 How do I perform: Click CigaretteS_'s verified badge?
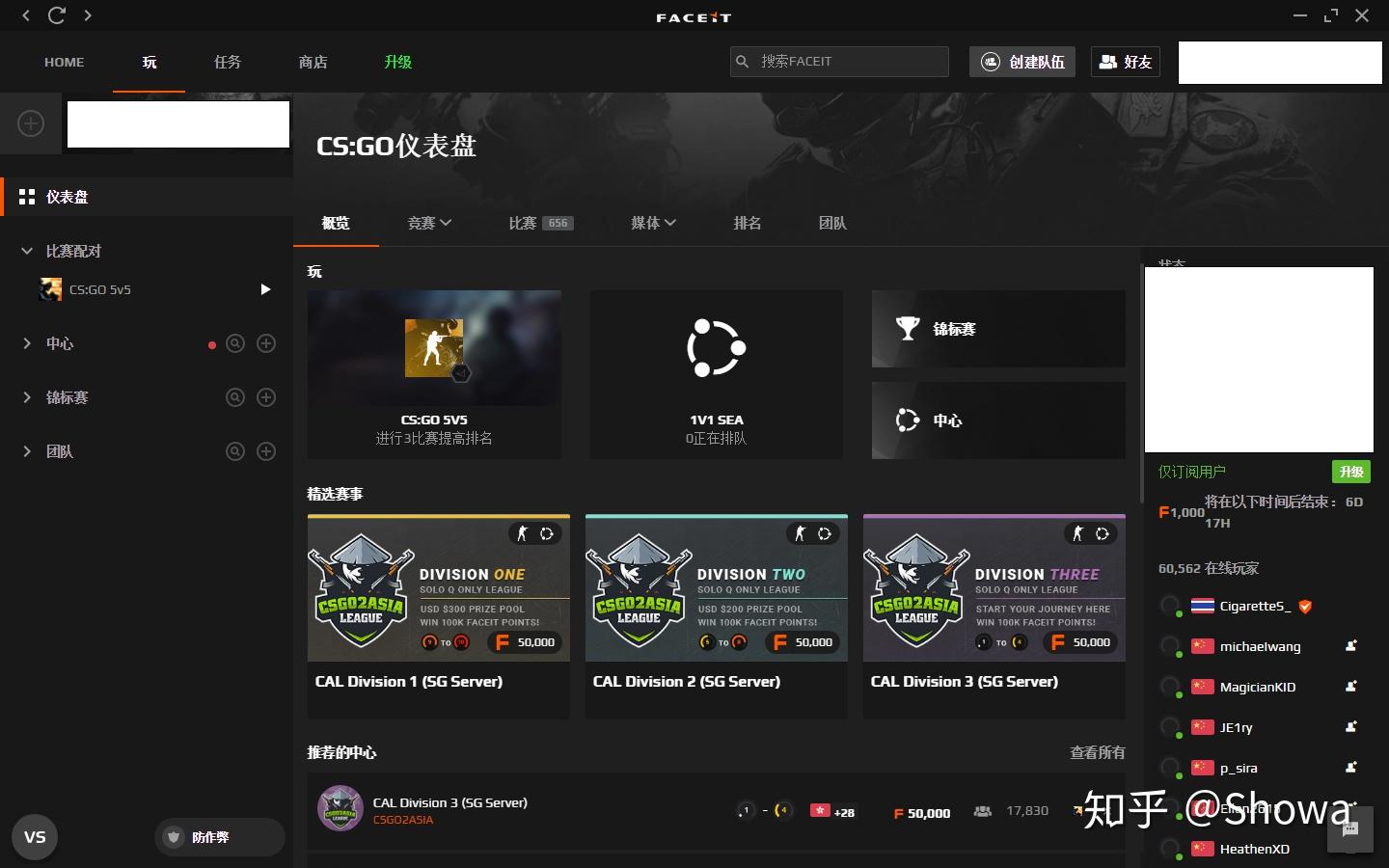tap(1305, 607)
